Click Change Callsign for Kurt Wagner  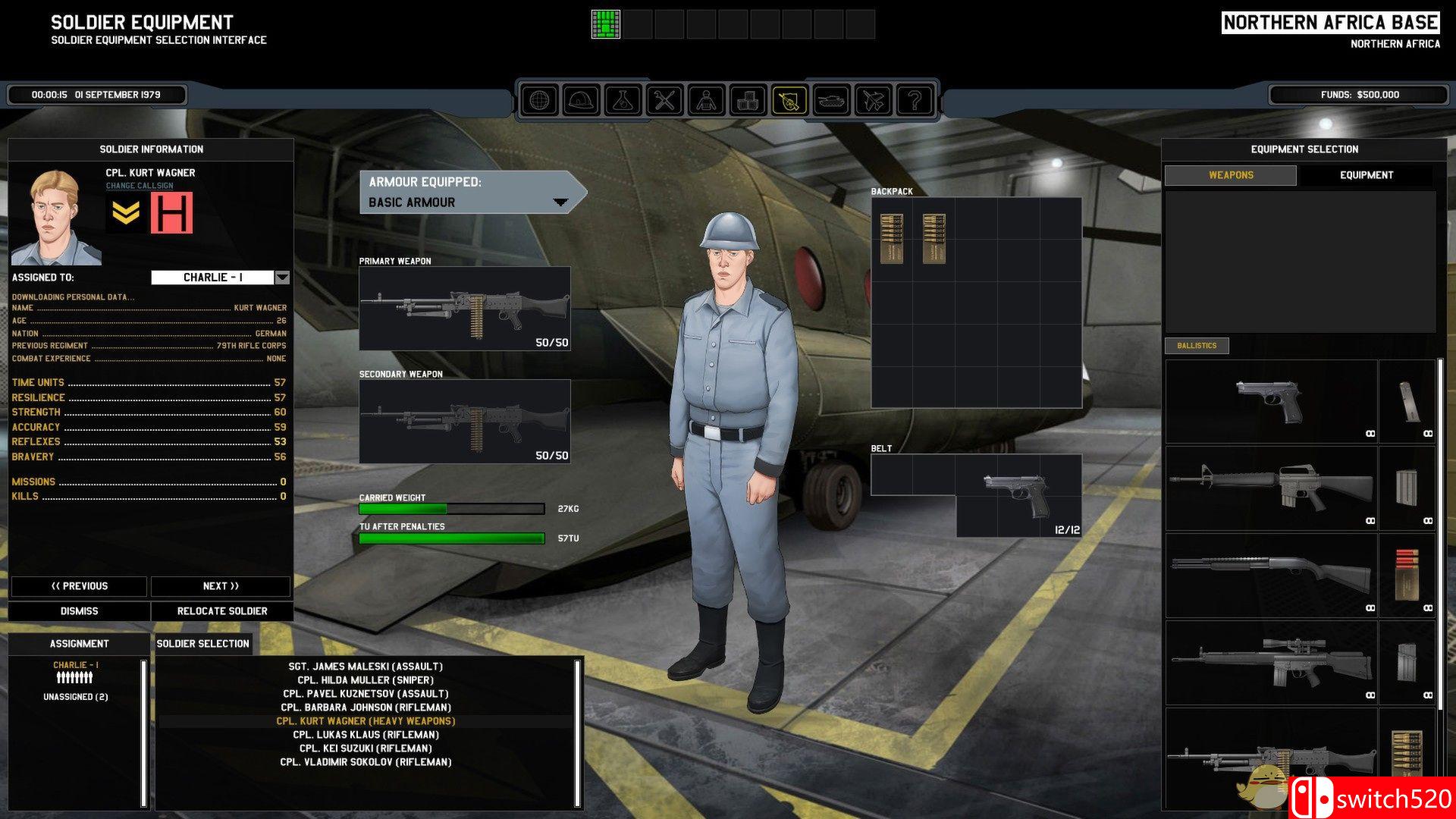140,184
